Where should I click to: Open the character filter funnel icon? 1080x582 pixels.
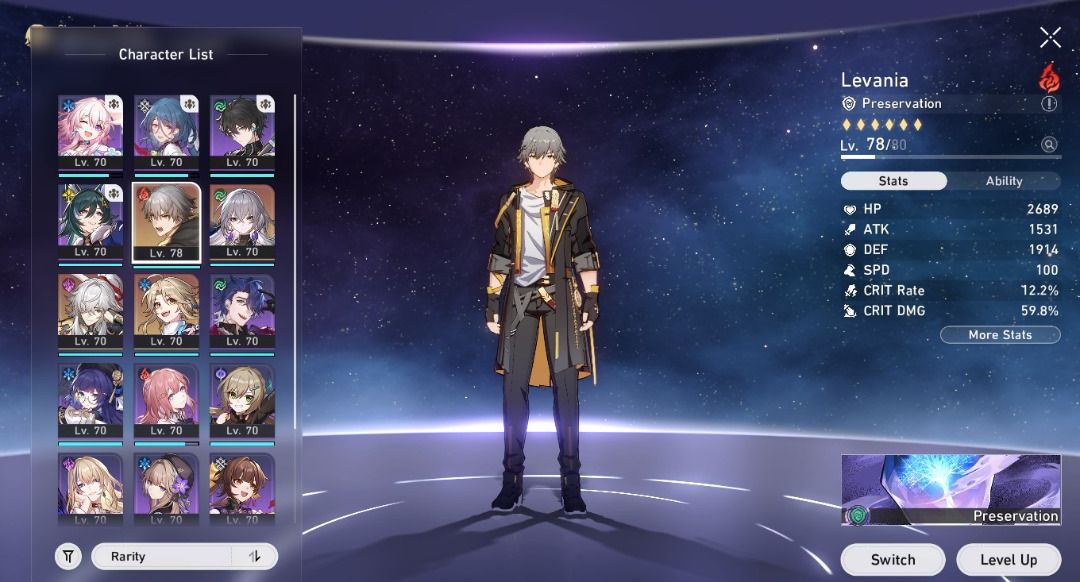point(68,557)
